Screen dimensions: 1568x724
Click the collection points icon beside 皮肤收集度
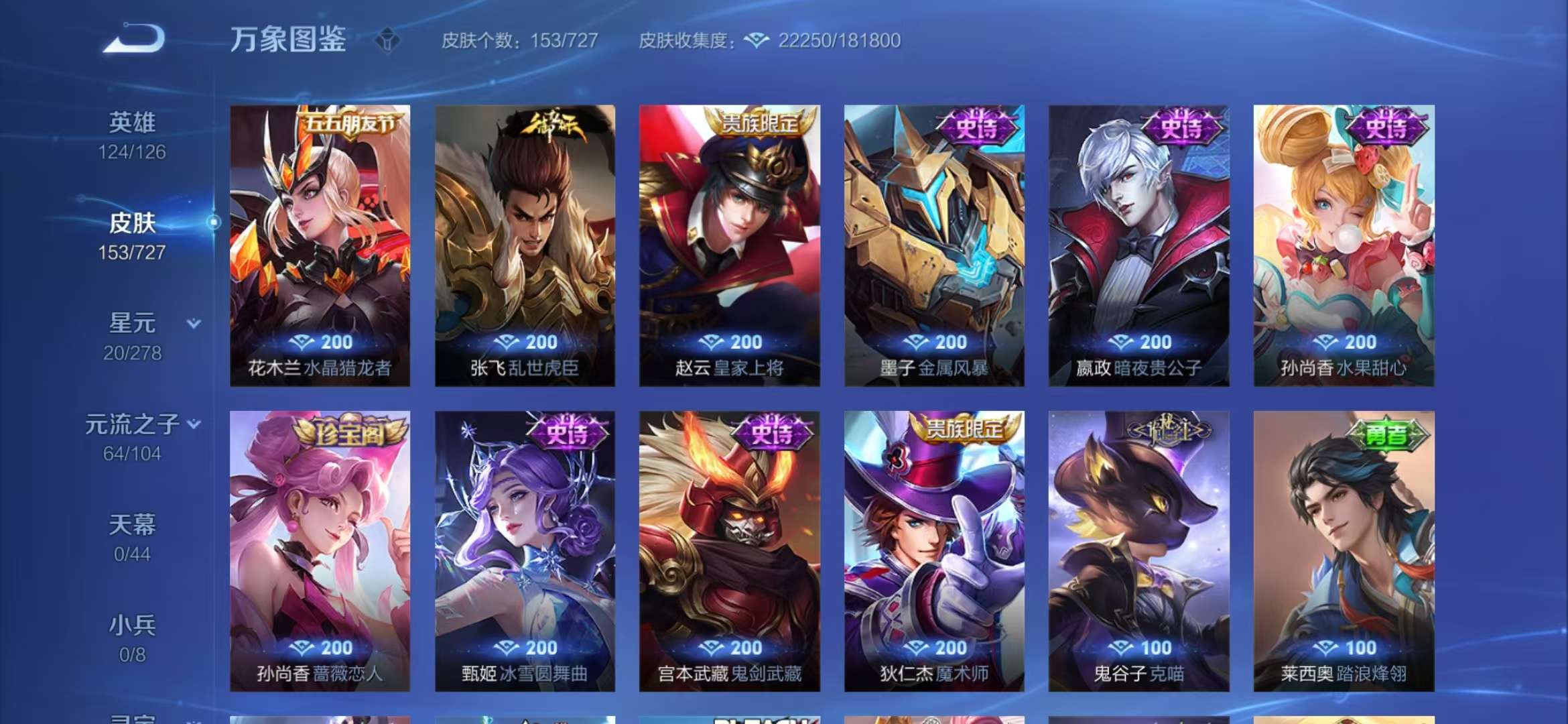[x=756, y=41]
